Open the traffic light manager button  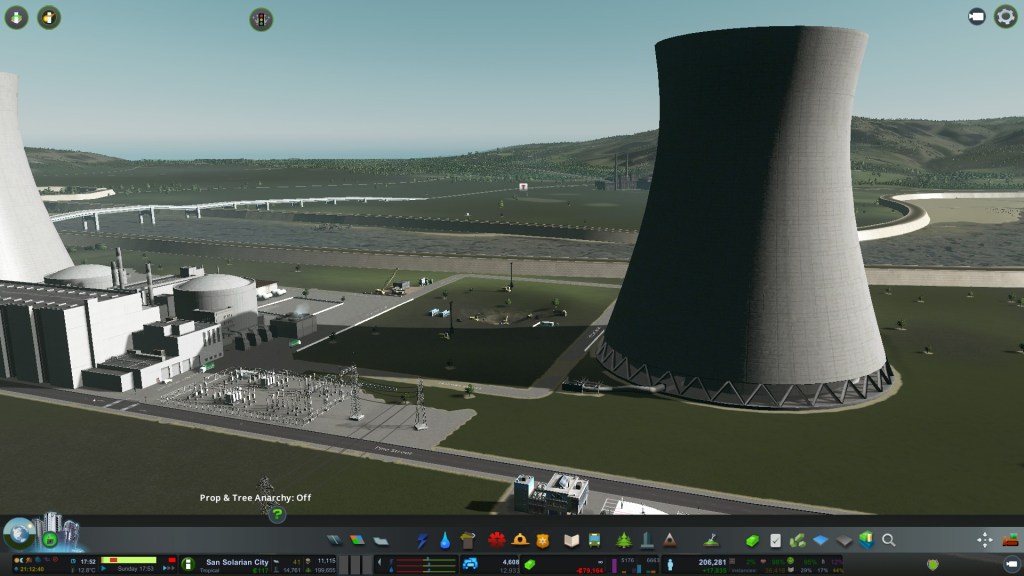[262, 18]
